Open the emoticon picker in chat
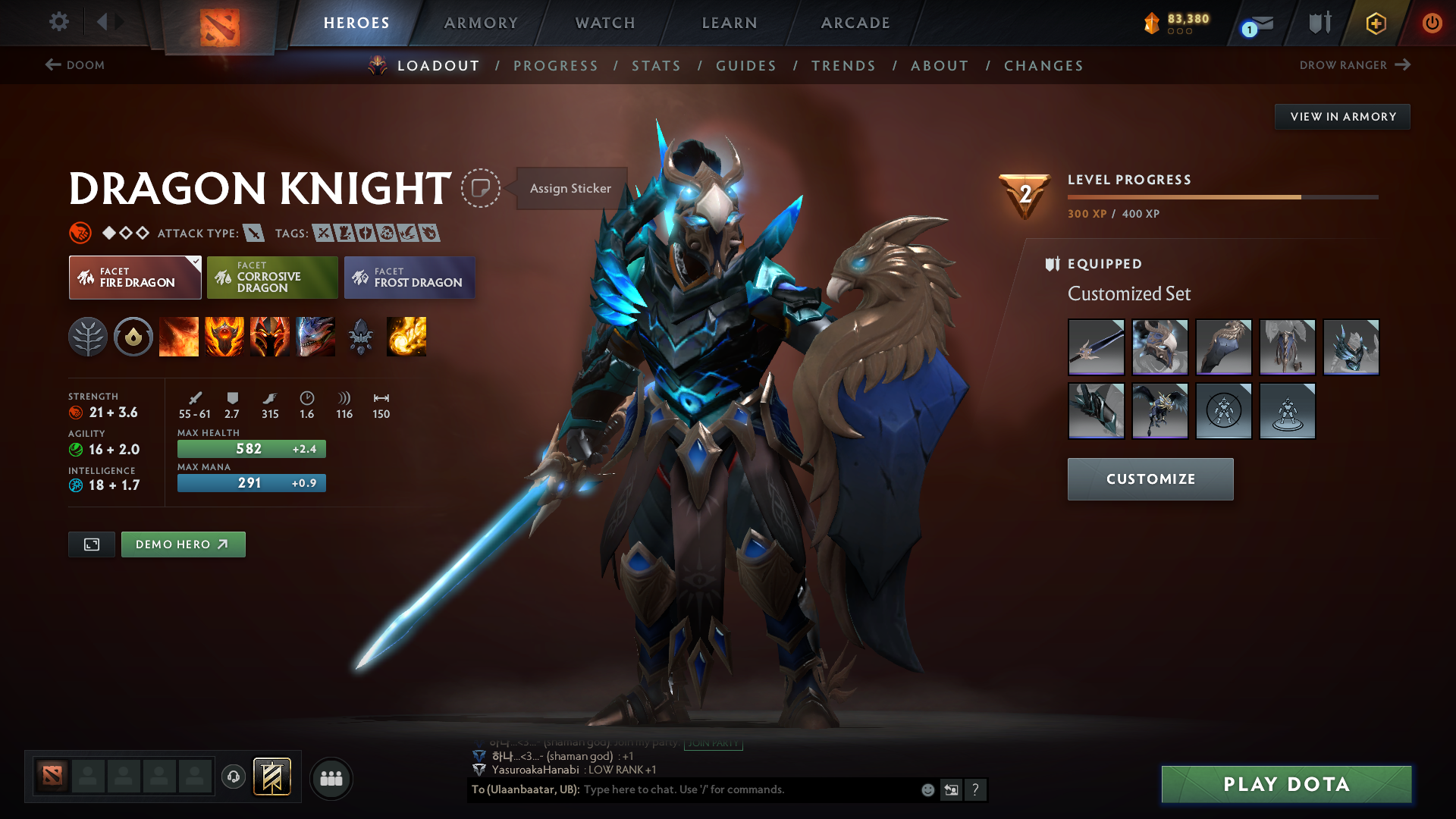 (x=927, y=789)
